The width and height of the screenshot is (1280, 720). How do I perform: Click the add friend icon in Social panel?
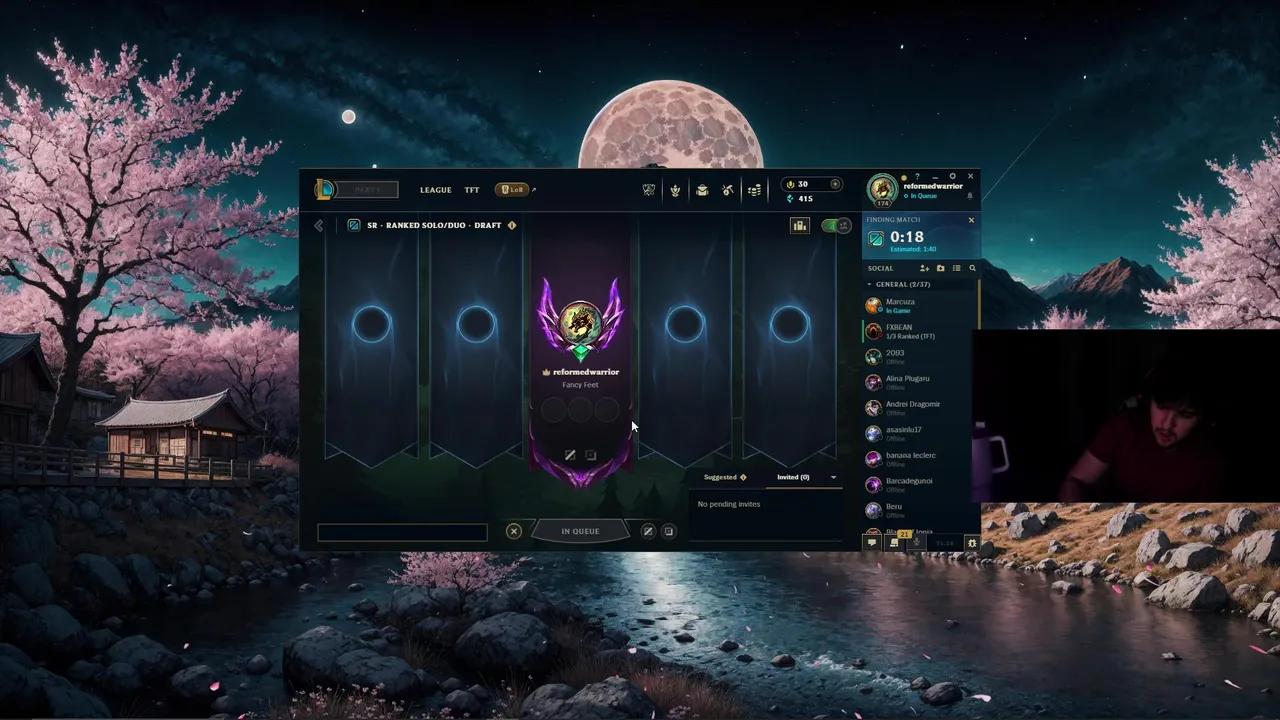(x=924, y=268)
